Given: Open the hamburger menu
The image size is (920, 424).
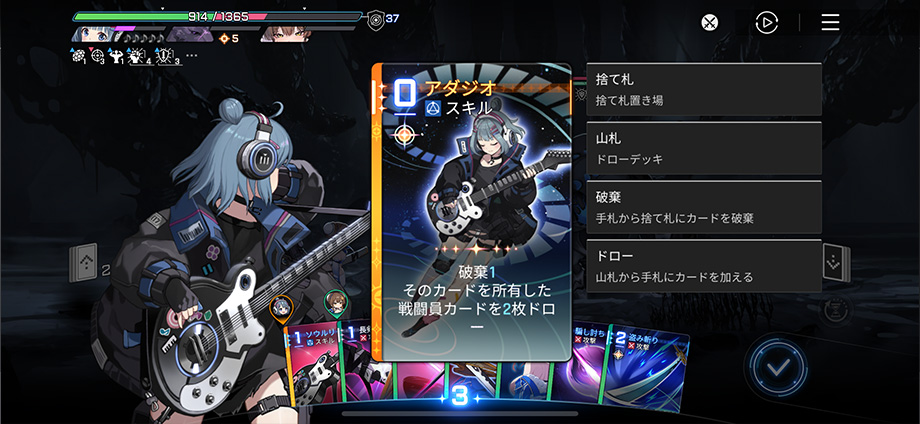Looking at the screenshot, I should point(830,22).
